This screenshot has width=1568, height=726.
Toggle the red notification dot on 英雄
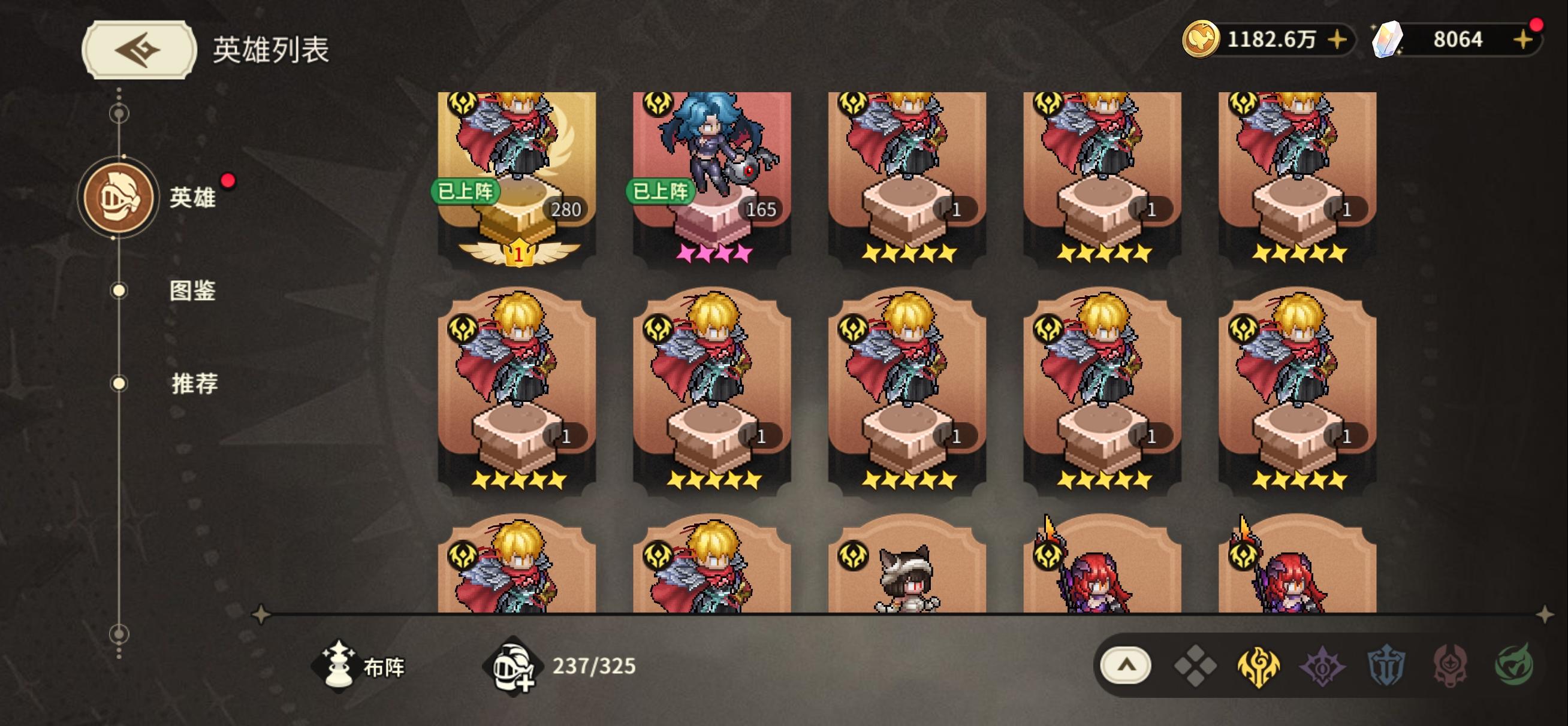pyautogui.click(x=228, y=180)
